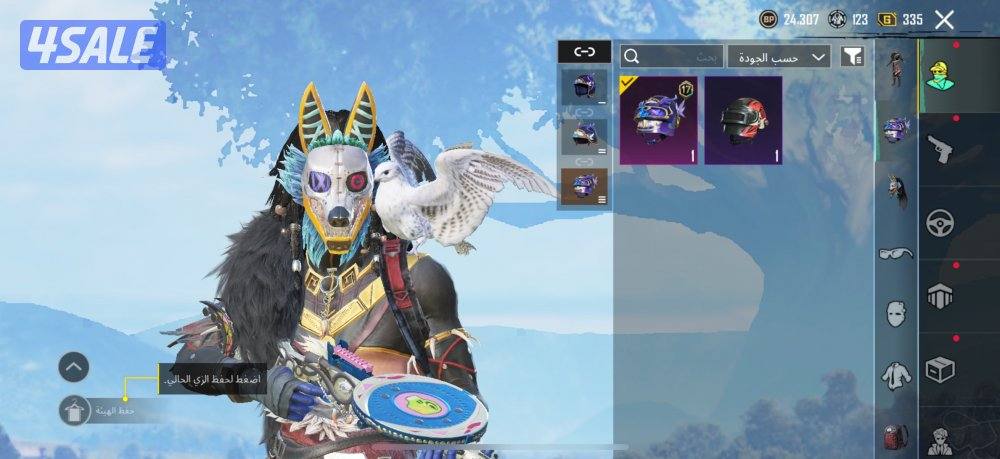Open the item filter button
The width and height of the screenshot is (1000, 459).
point(852,56)
